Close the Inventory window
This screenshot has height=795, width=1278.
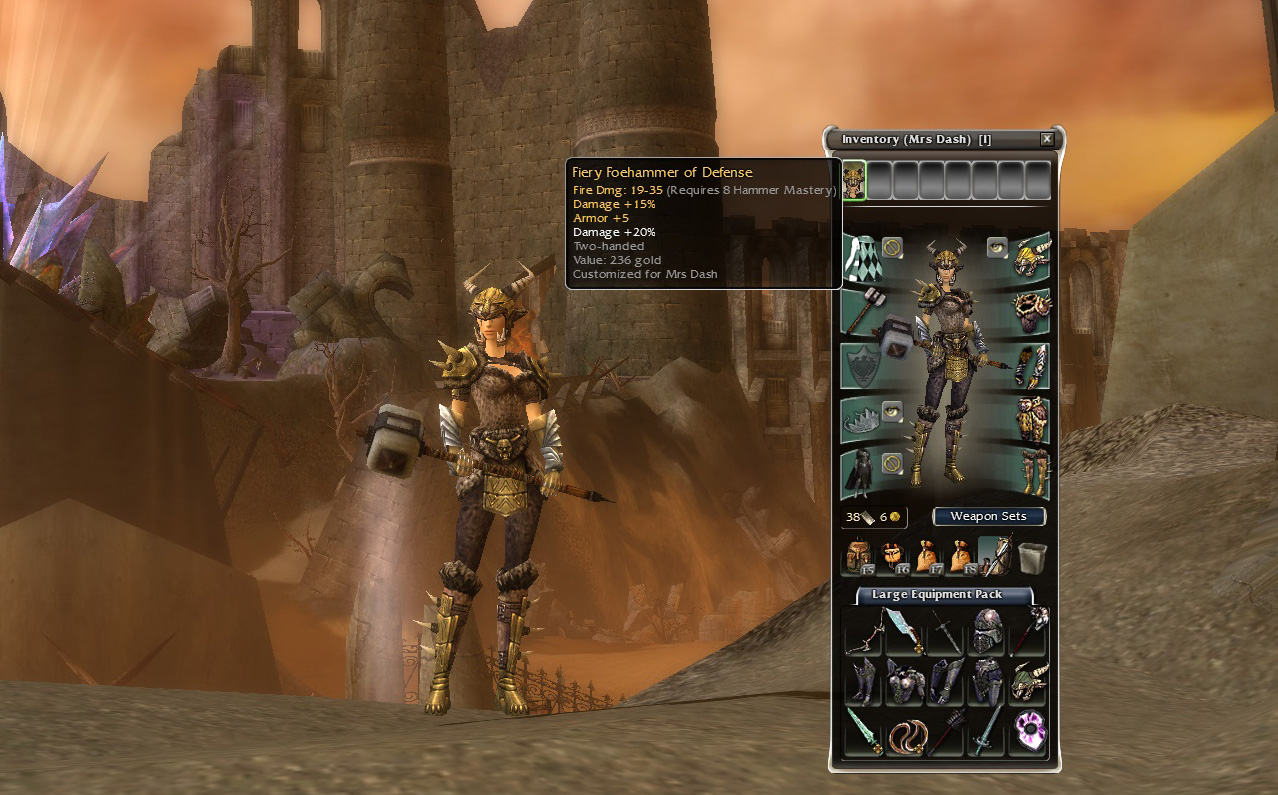click(x=1046, y=140)
